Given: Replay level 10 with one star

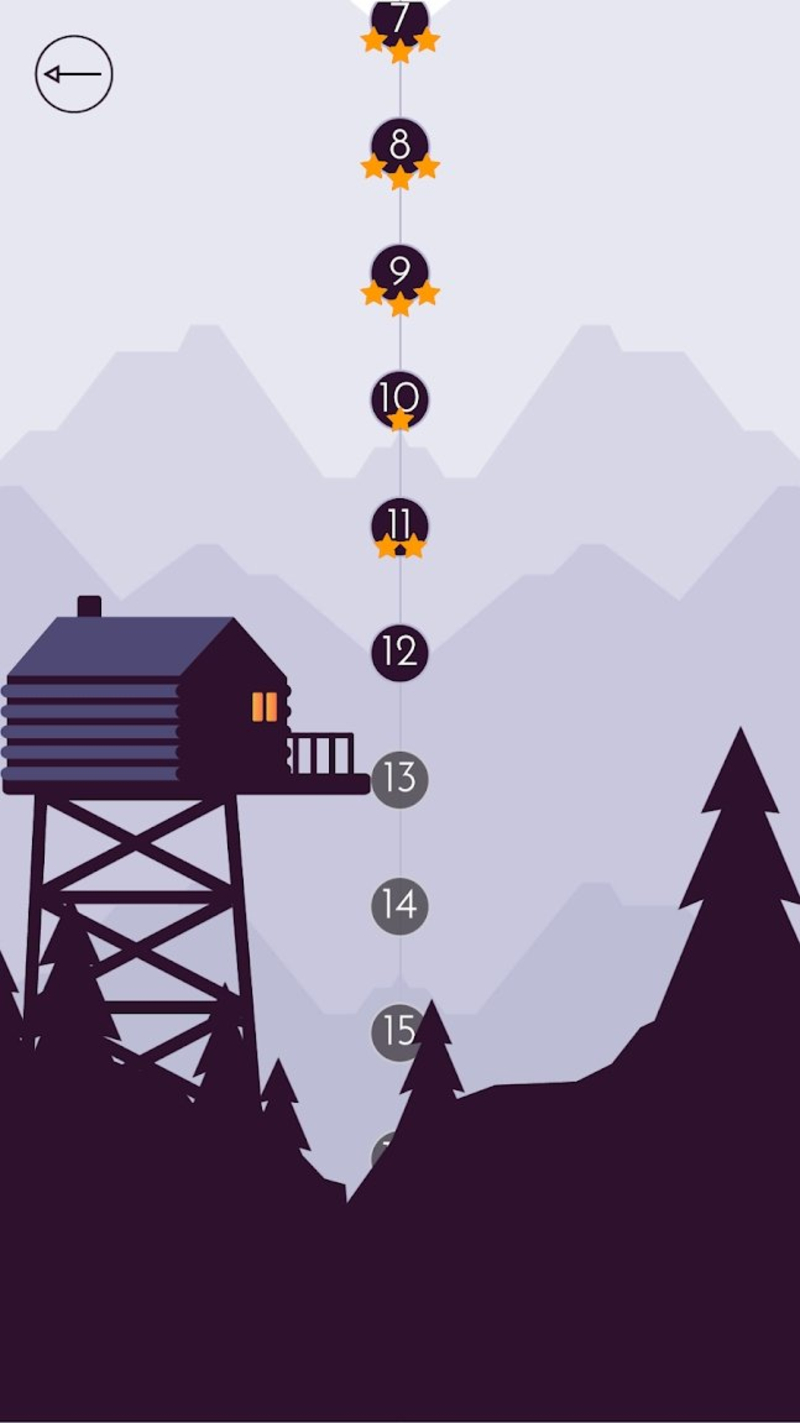Looking at the screenshot, I should pos(400,400).
